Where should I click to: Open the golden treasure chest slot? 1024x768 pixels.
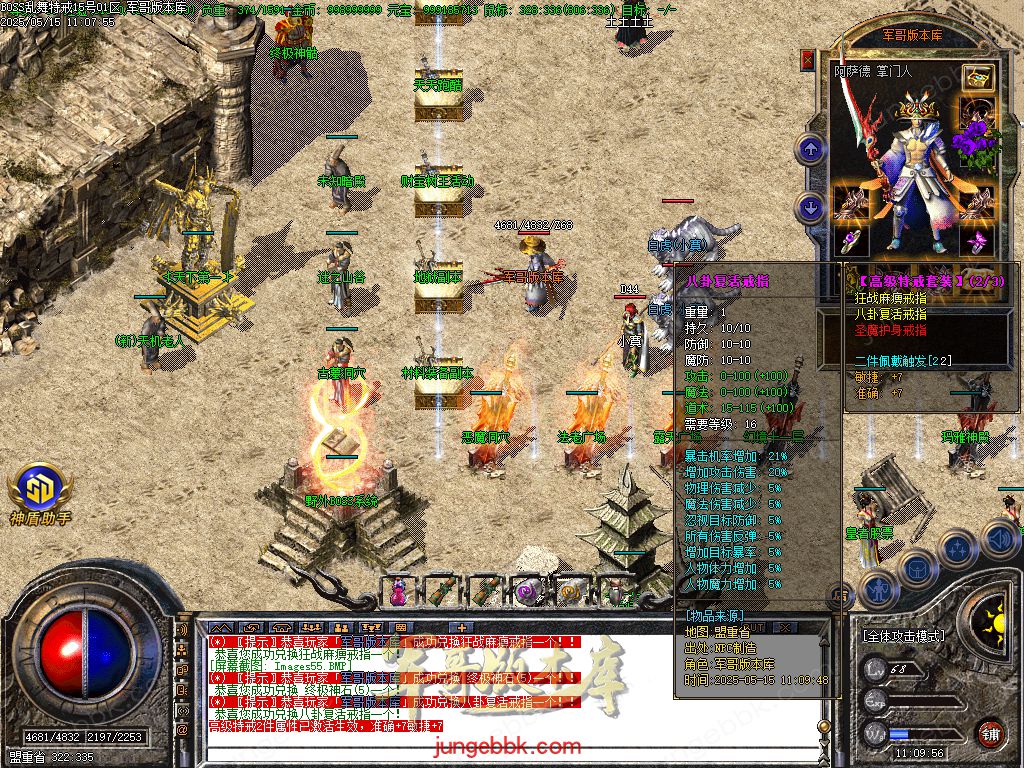(978, 77)
